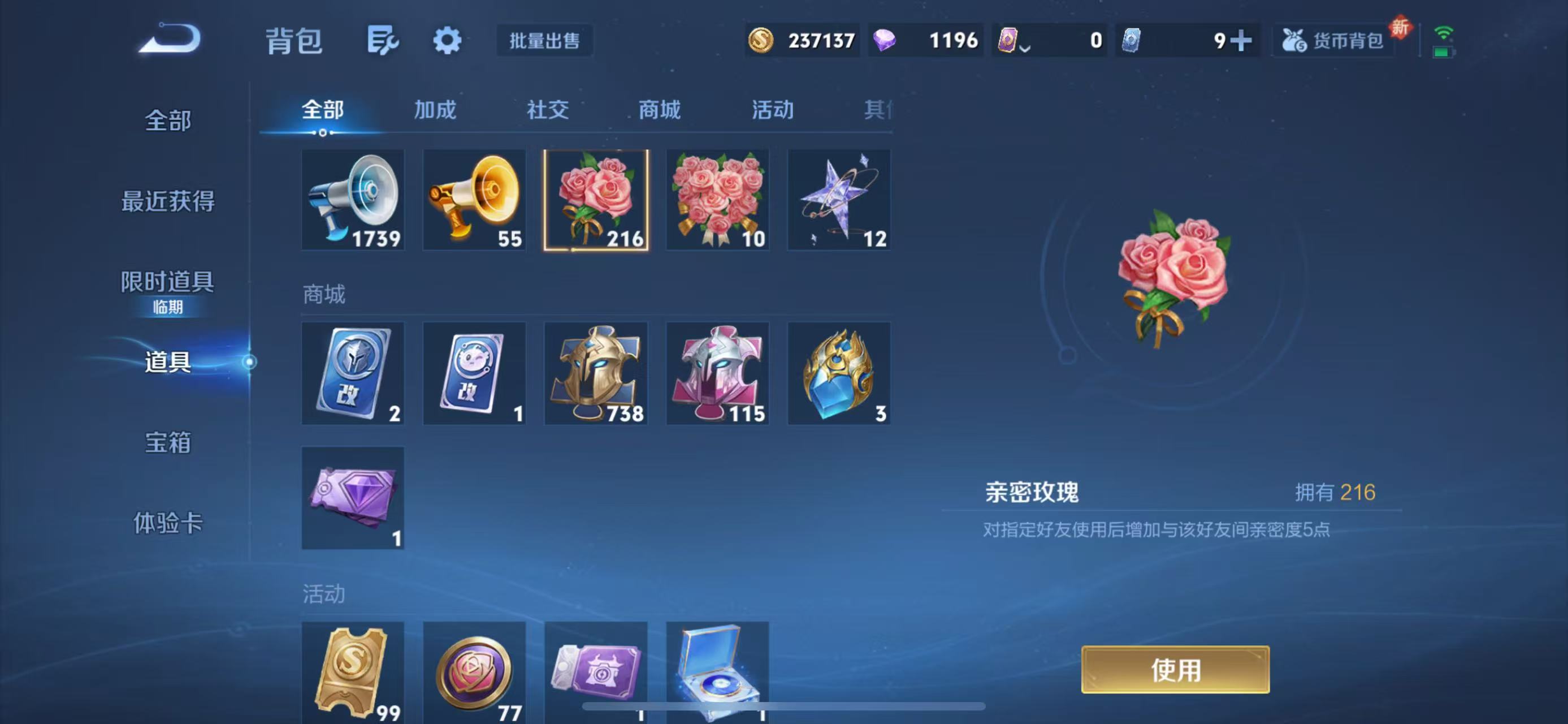Select the golden helmet item stack of 738

point(596,373)
